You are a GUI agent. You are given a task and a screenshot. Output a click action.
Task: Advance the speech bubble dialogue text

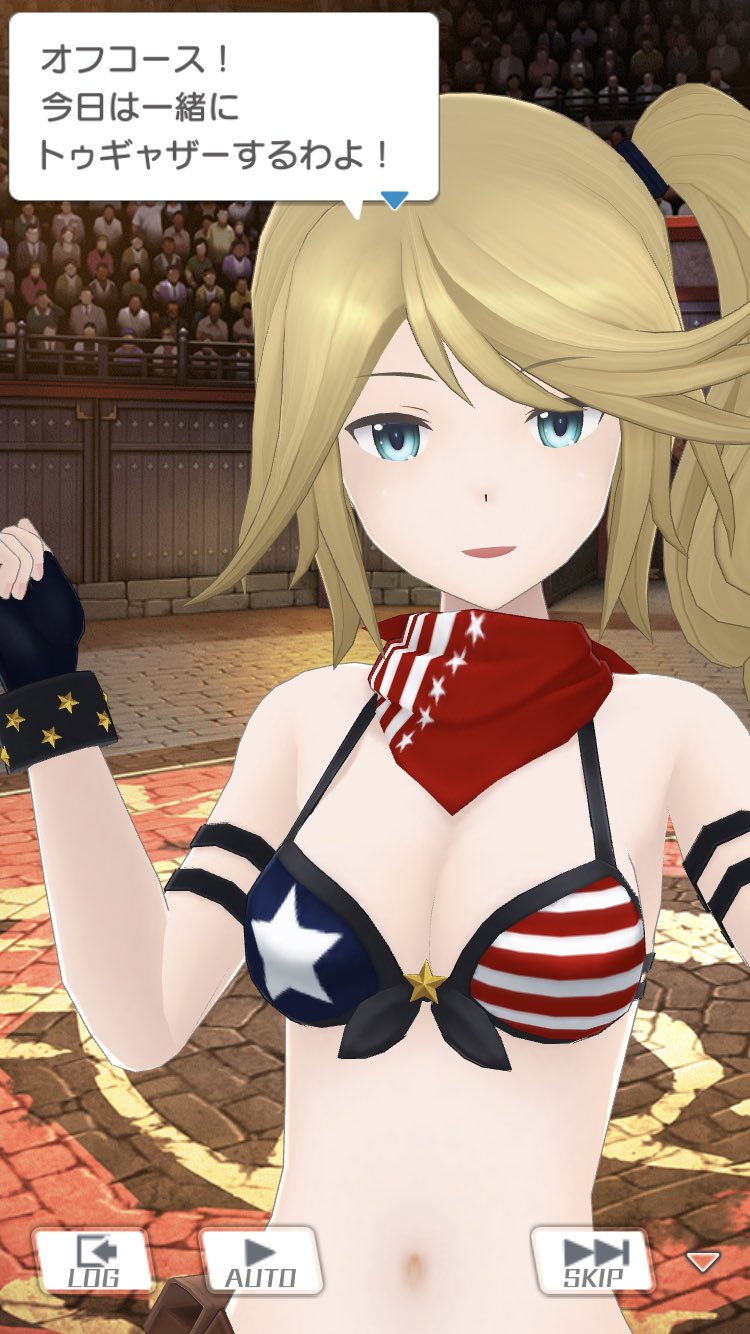pyautogui.click(x=224, y=108)
